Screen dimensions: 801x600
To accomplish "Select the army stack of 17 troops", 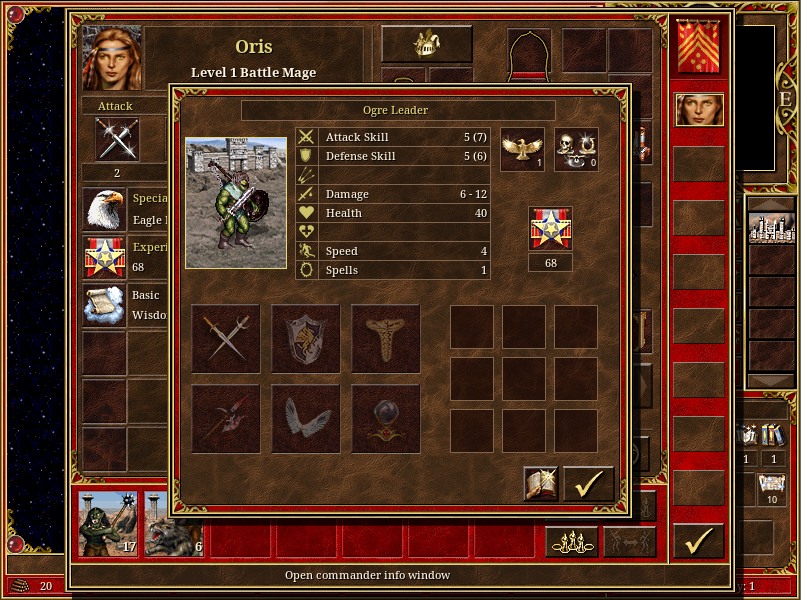I will (109, 524).
